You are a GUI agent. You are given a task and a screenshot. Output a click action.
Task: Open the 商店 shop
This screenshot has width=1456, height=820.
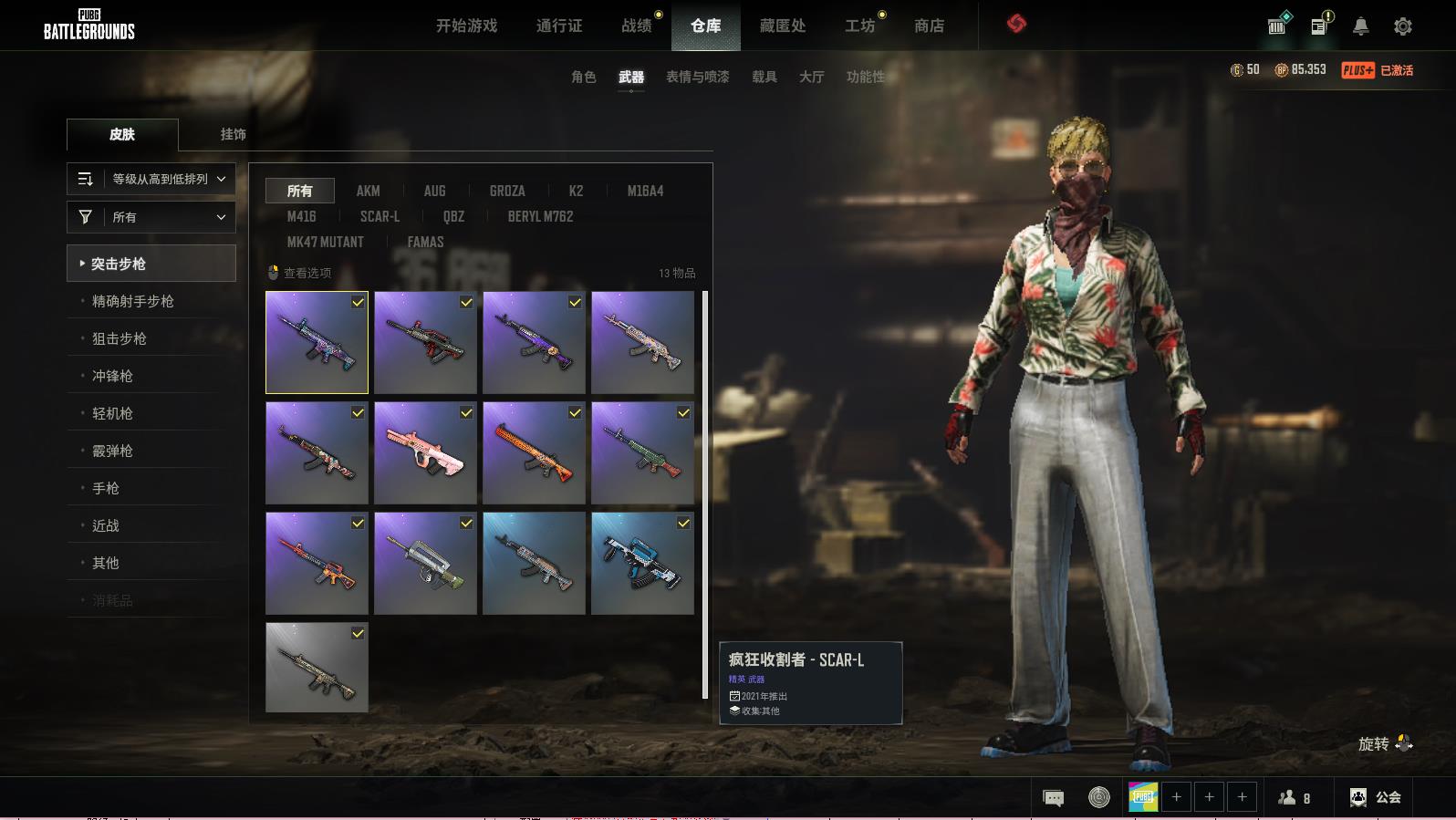click(929, 26)
